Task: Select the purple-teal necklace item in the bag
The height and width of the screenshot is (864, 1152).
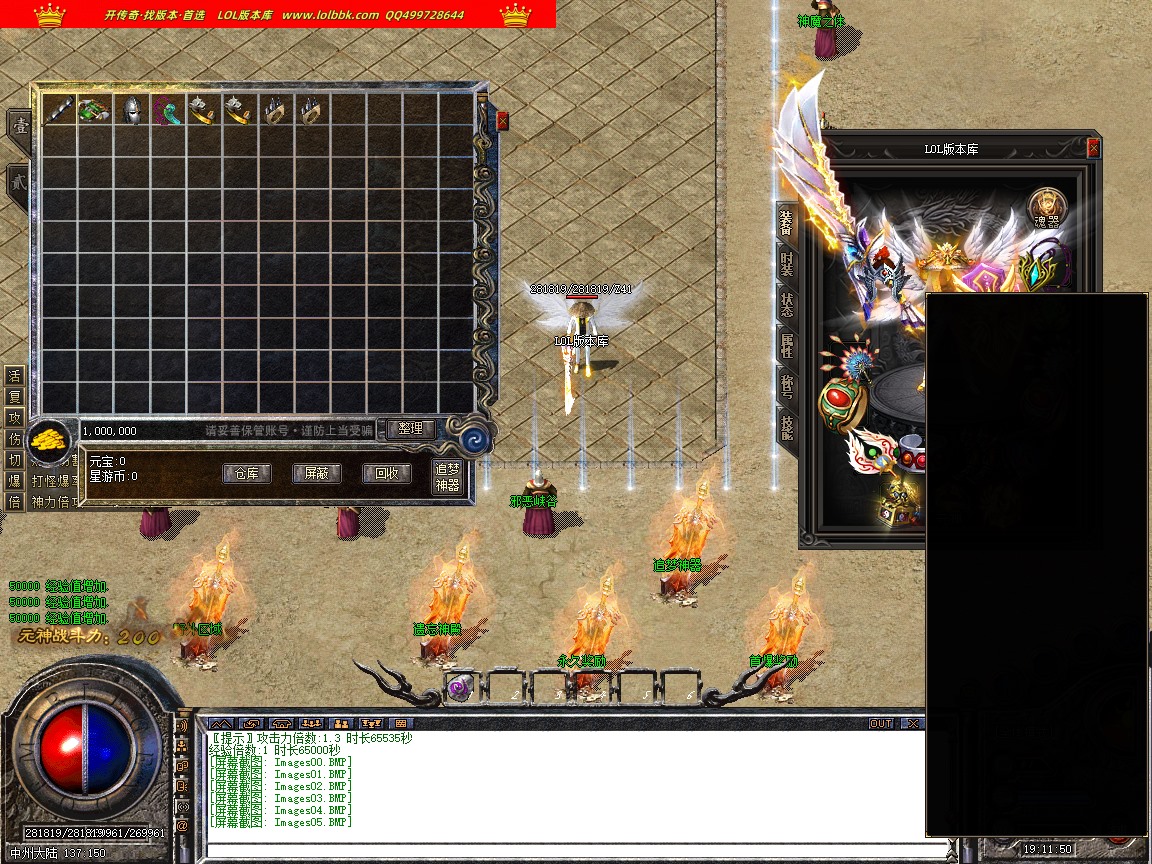Action: coord(167,110)
